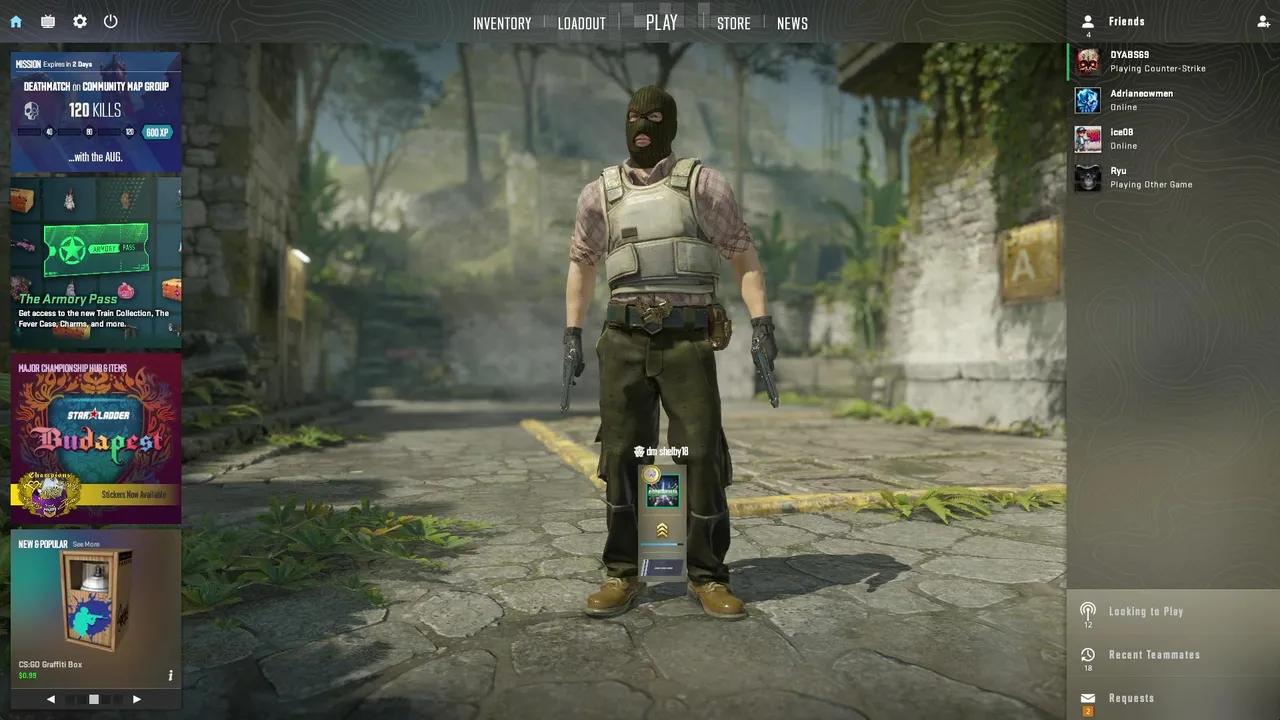Open Recent Teammates via clock icon
Viewport: 1280px width, 720px height.
1089,654
